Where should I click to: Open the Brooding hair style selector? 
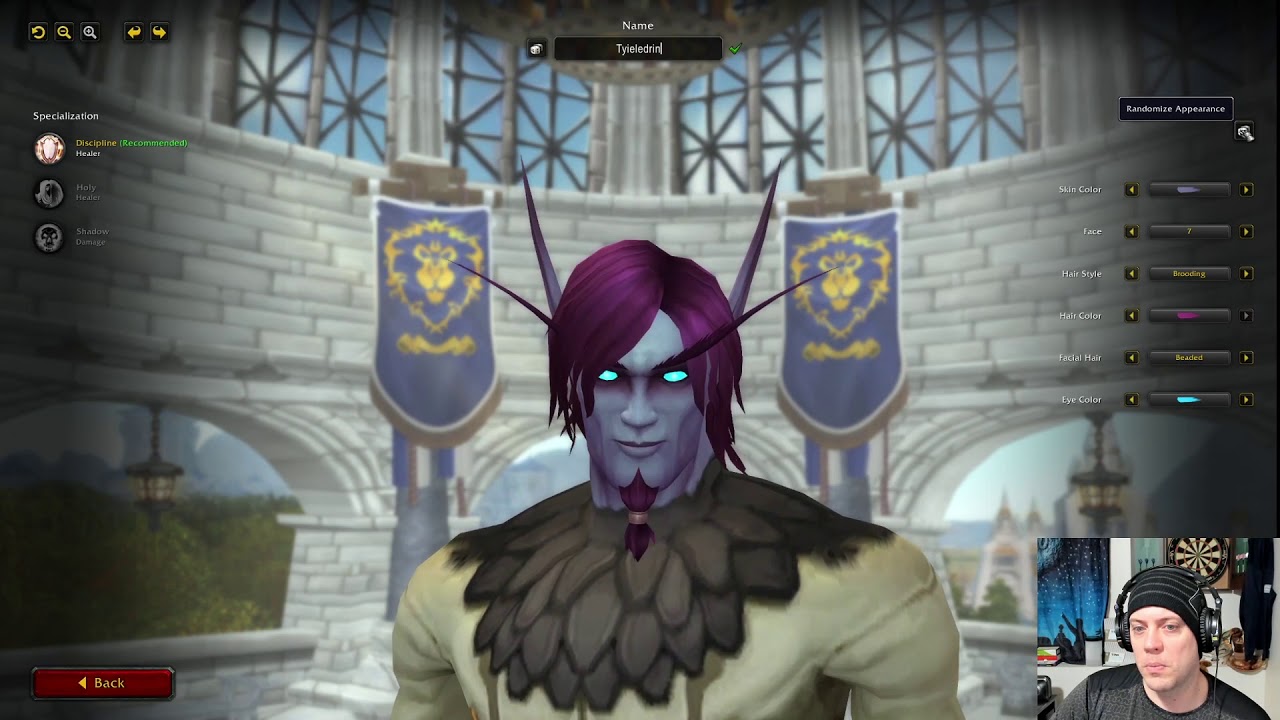pos(1189,273)
